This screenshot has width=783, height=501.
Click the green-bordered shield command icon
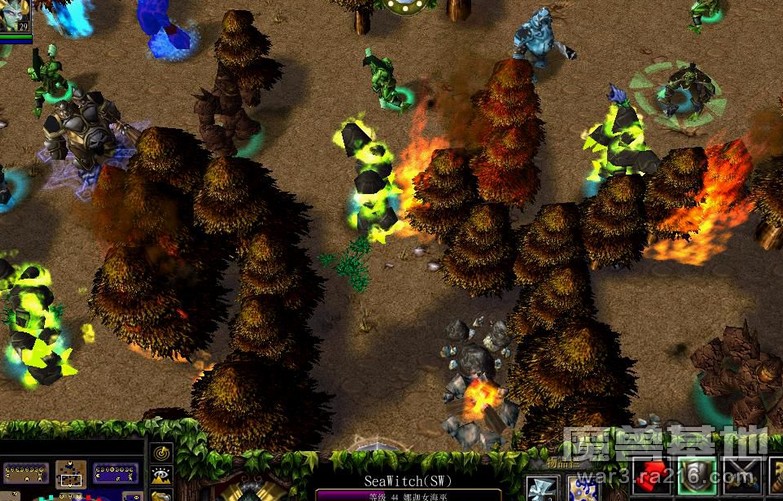pyautogui.click(x=699, y=475)
